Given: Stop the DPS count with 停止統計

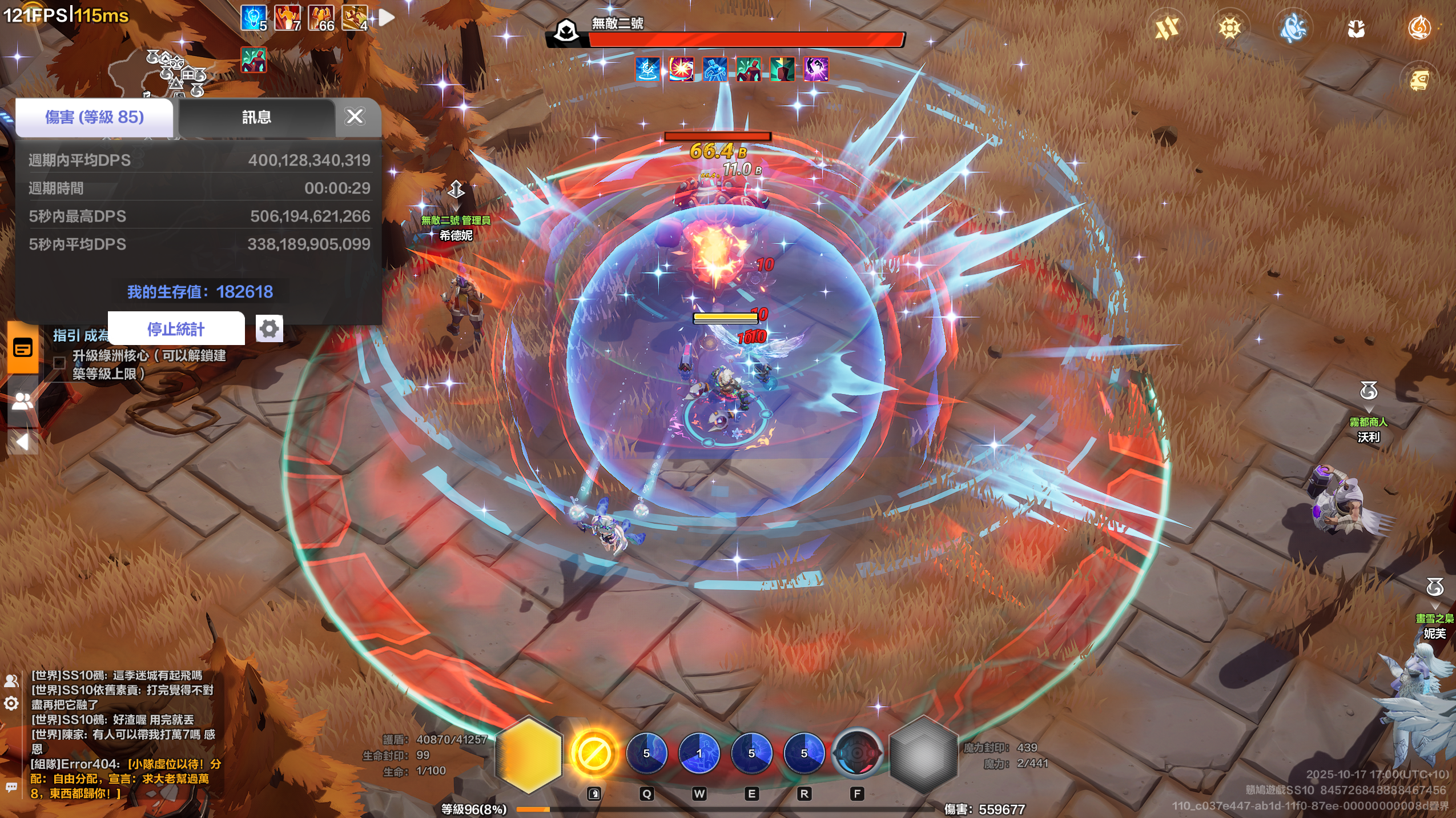Looking at the screenshot, I should tap(176, 328).
